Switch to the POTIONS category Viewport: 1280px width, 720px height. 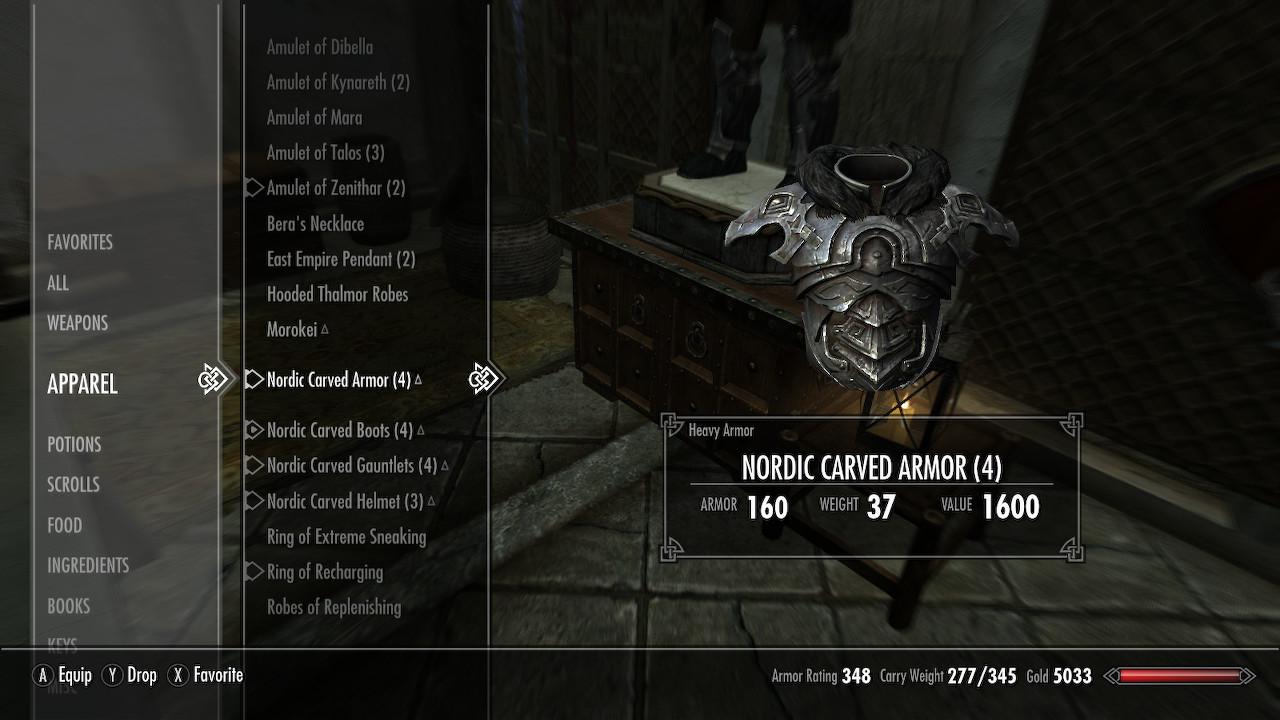[74, 444]
